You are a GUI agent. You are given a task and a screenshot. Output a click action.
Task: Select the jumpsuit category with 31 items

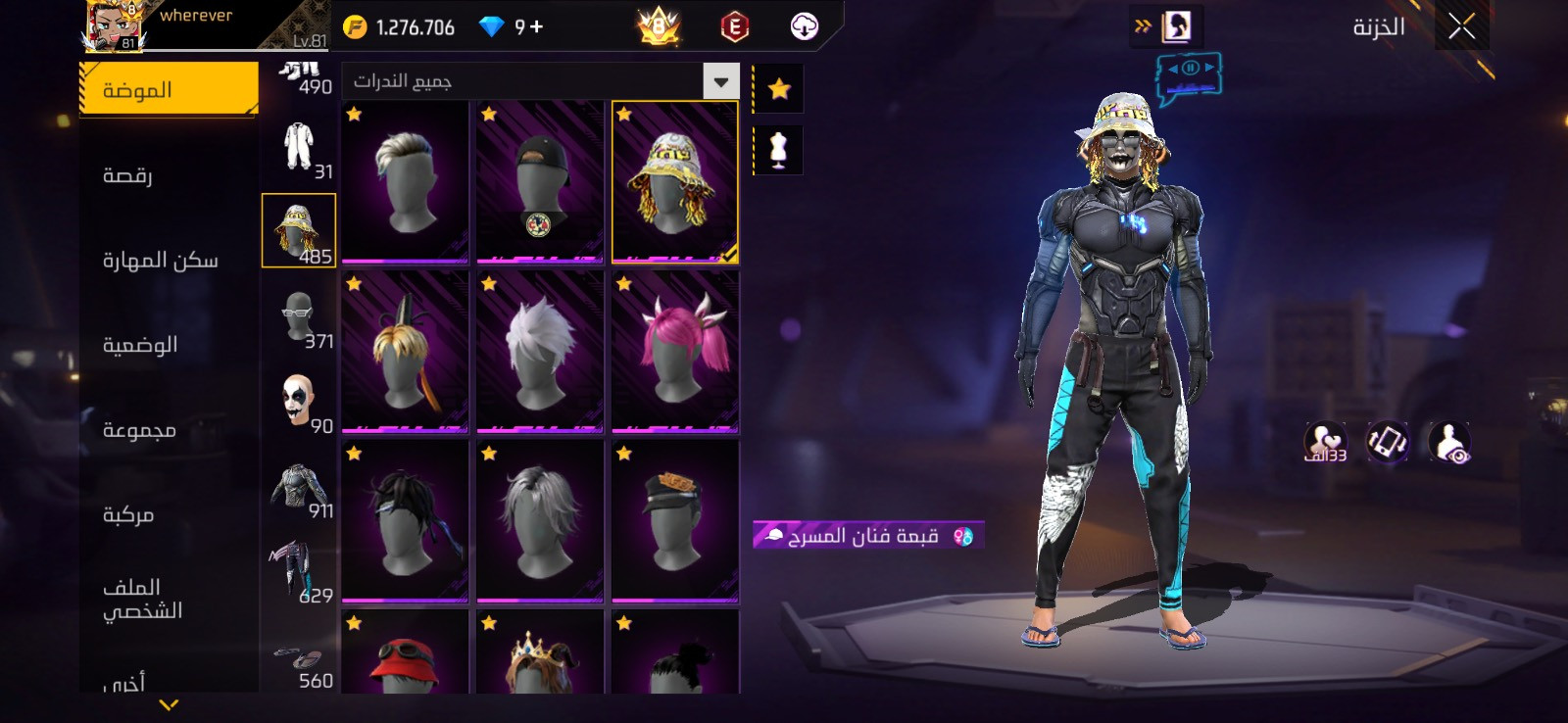tap(298, 147)
